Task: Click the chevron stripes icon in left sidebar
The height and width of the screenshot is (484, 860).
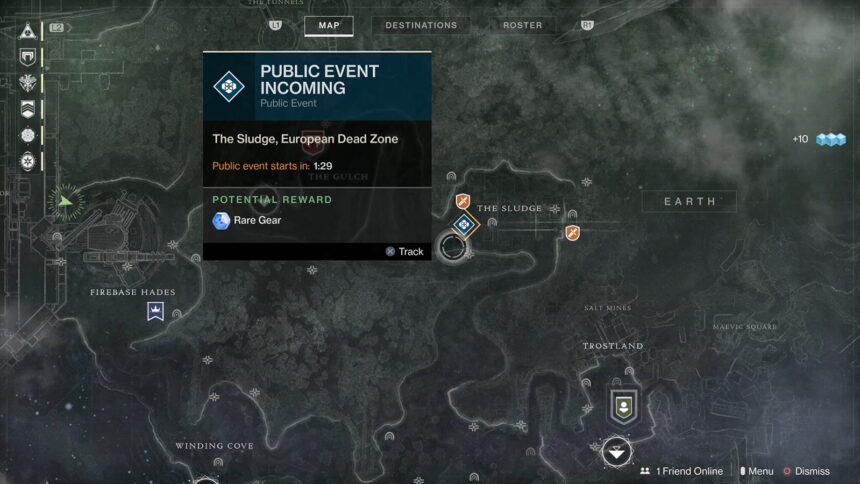Action: (27, 109)
